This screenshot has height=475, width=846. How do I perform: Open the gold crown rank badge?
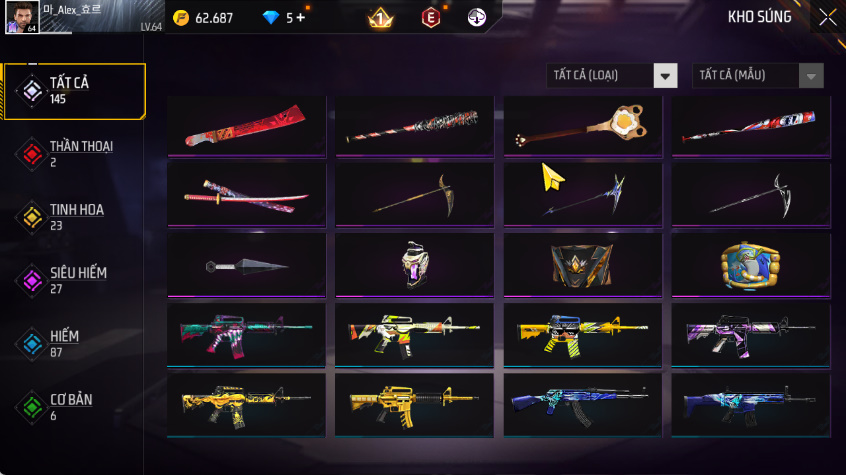pyautogui.click(x=380, y=18)
